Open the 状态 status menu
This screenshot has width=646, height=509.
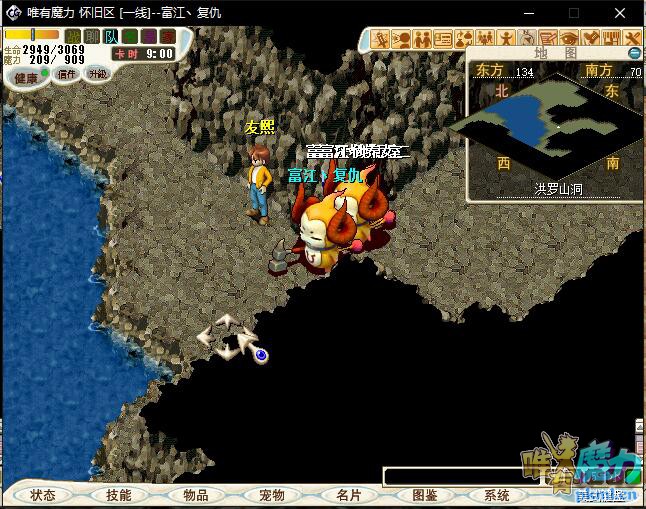(43, 495)
